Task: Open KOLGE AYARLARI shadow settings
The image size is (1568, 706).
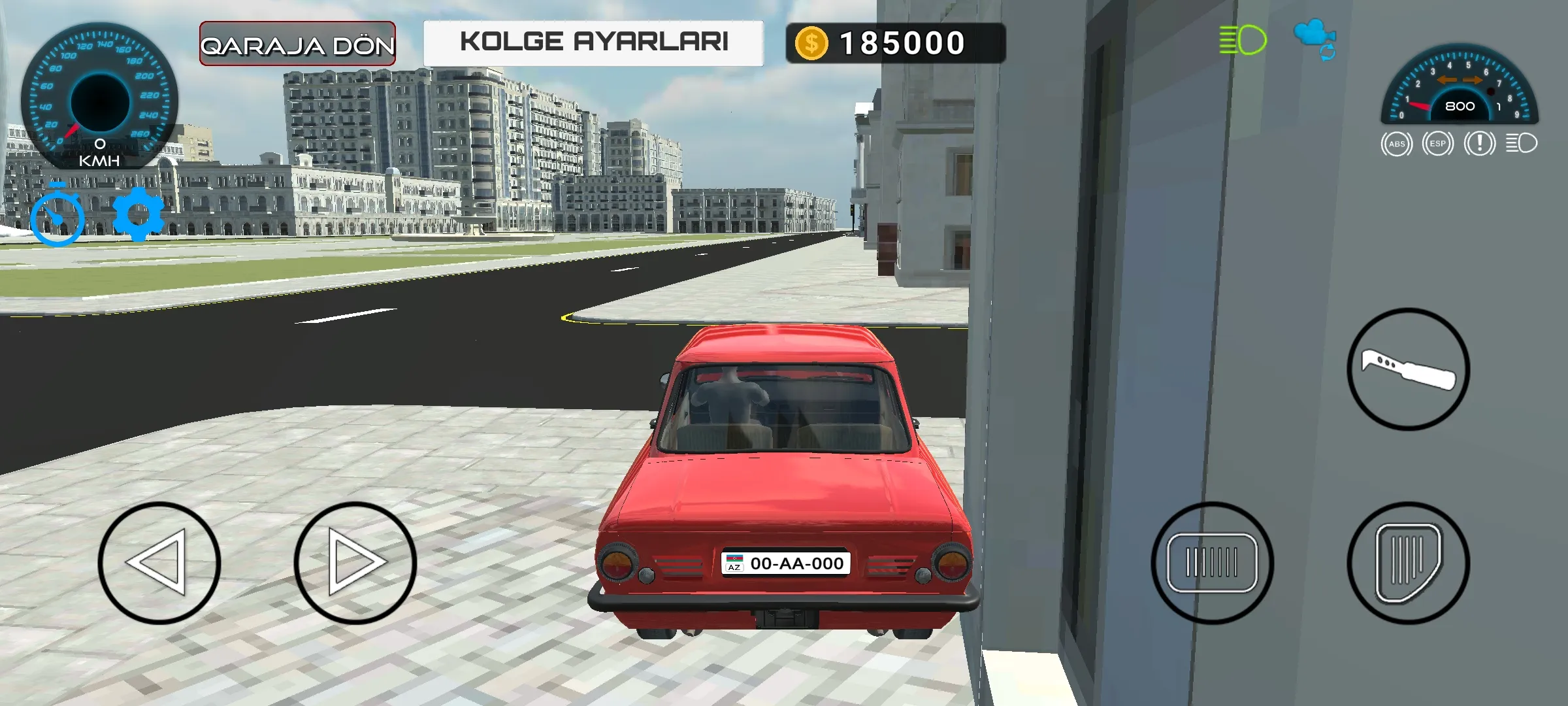Action: [593, 42]
